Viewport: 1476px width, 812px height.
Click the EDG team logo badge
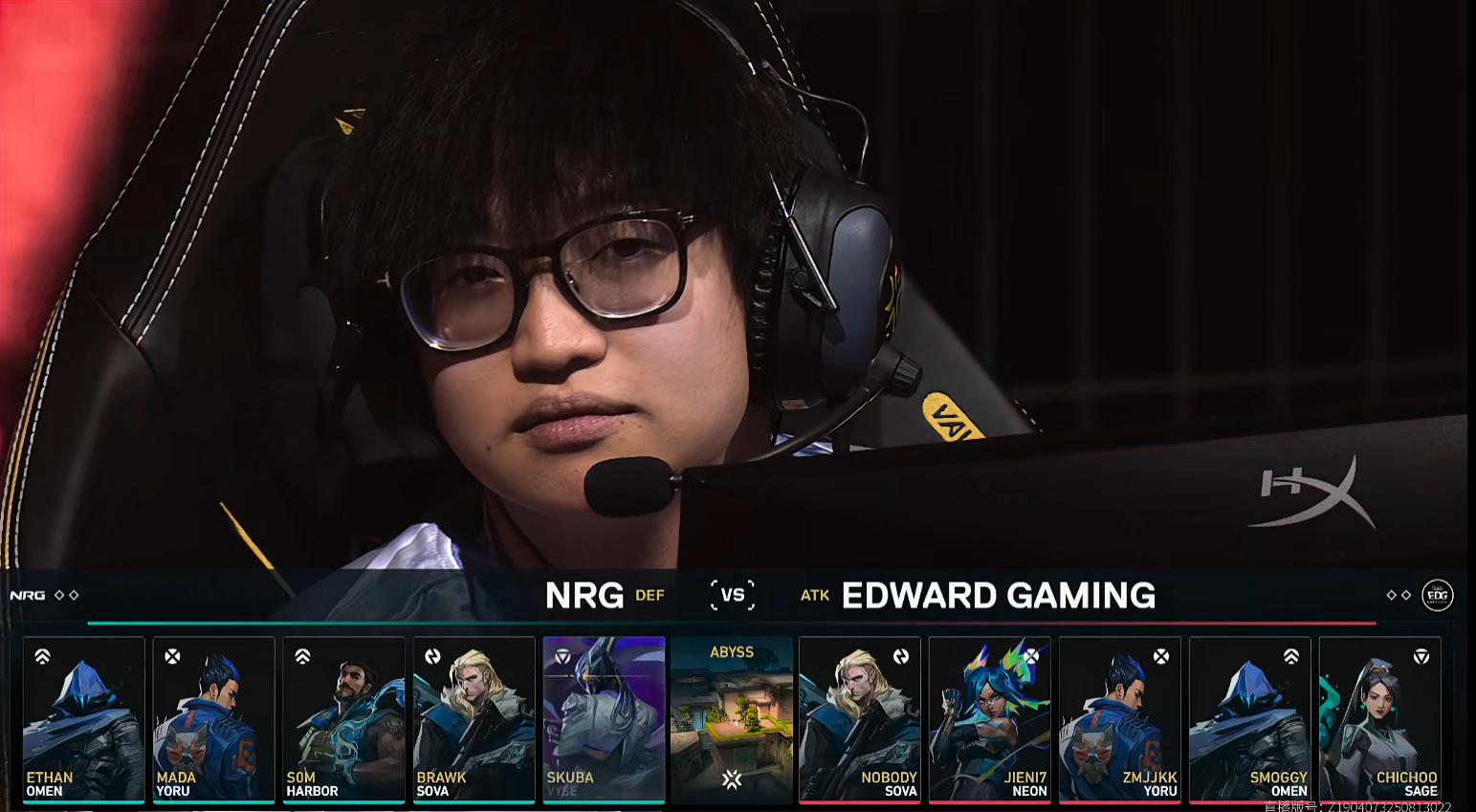click(x=1437, y=595)
